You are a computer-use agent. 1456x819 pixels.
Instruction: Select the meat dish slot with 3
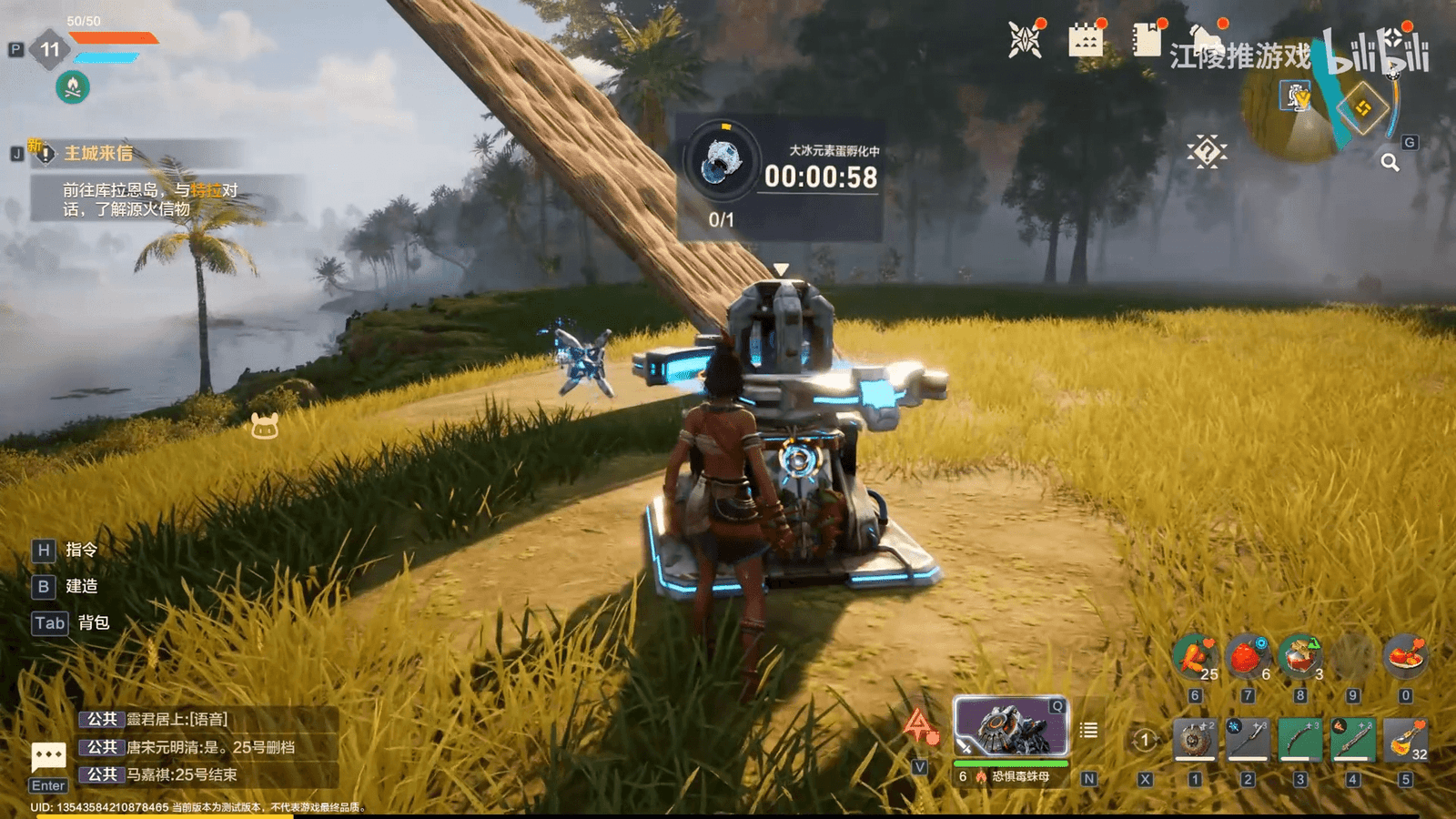[1300, 657]
